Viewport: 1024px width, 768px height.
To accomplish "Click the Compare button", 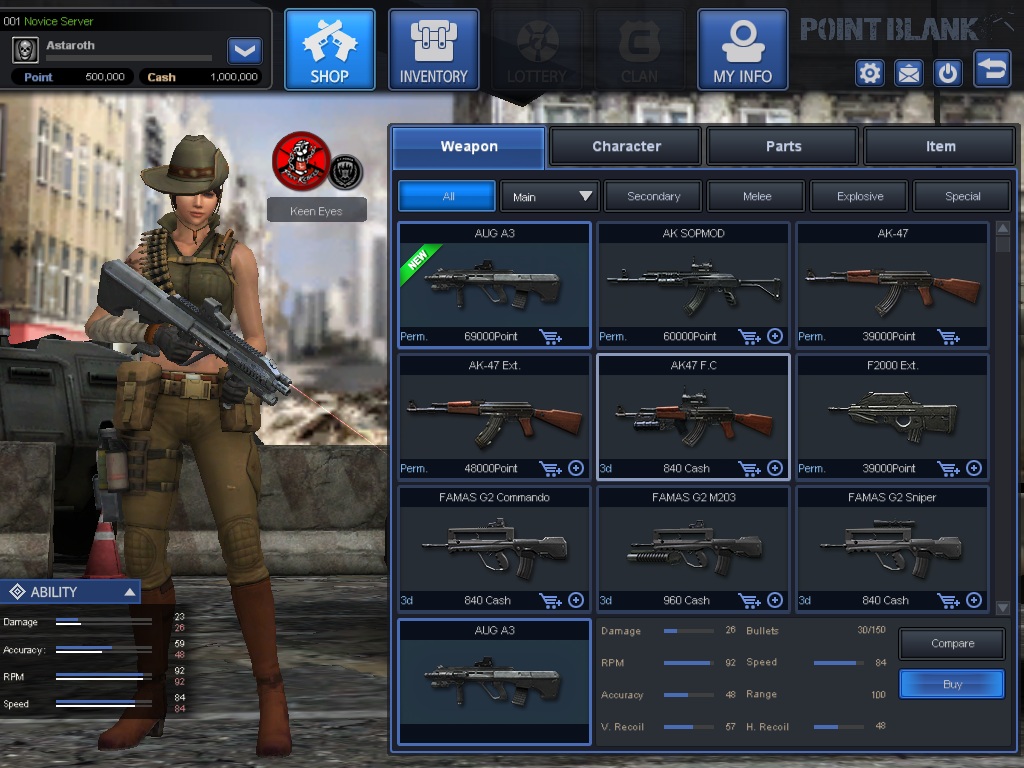I will point(951,644).
